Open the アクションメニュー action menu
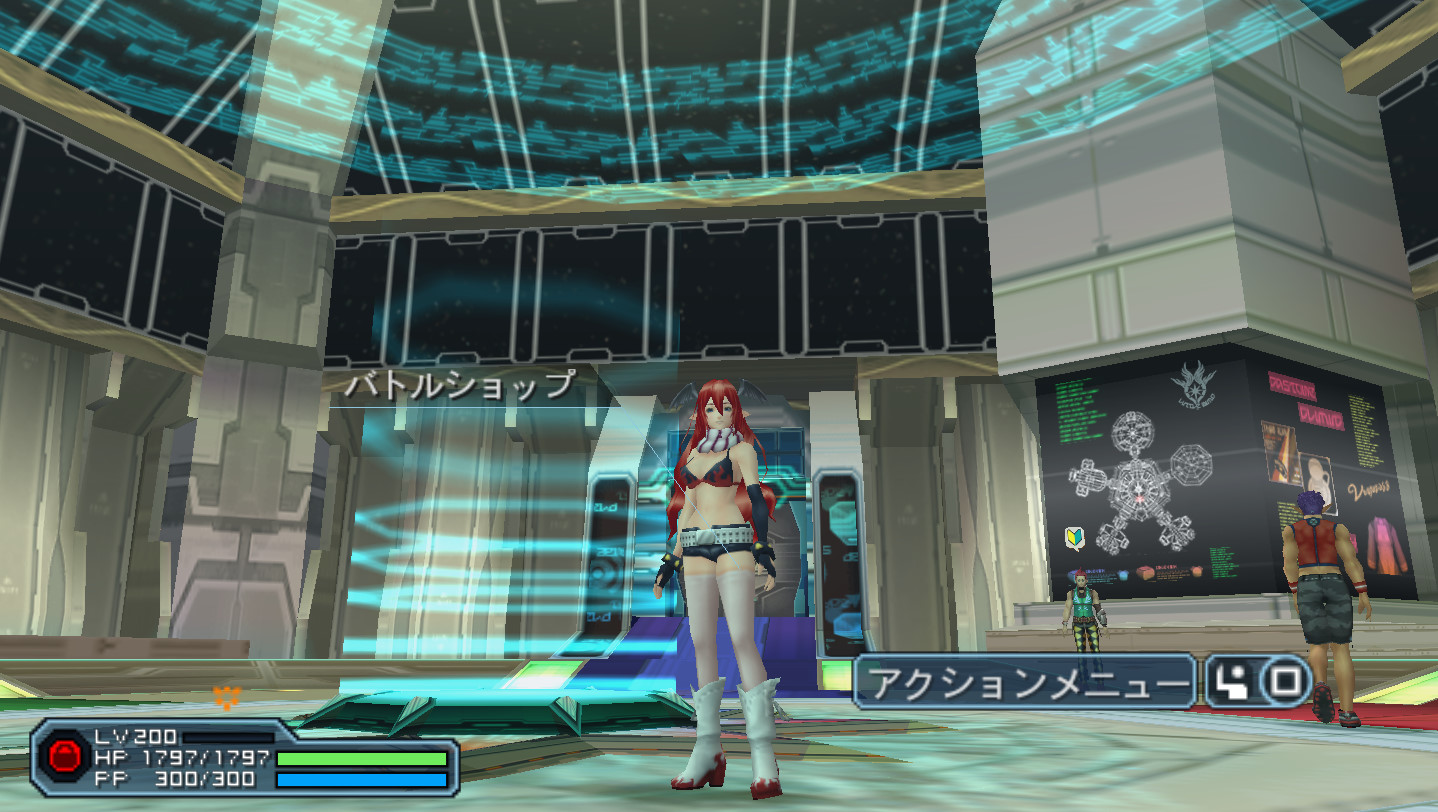The height and width of the screenshot is (812, 1438). point(1026,683)
